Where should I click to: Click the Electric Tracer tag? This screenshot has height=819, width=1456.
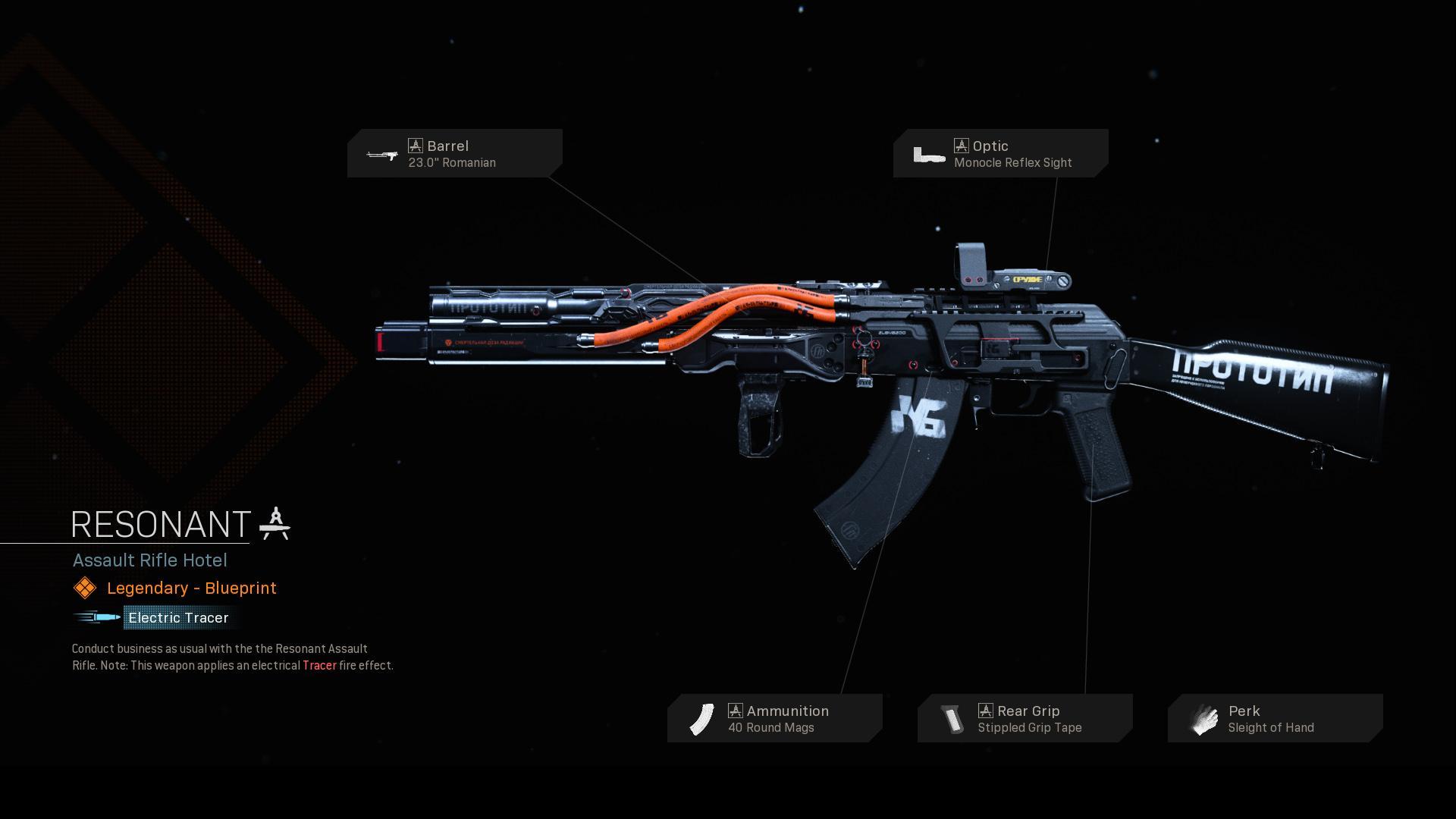click(178, 617)
